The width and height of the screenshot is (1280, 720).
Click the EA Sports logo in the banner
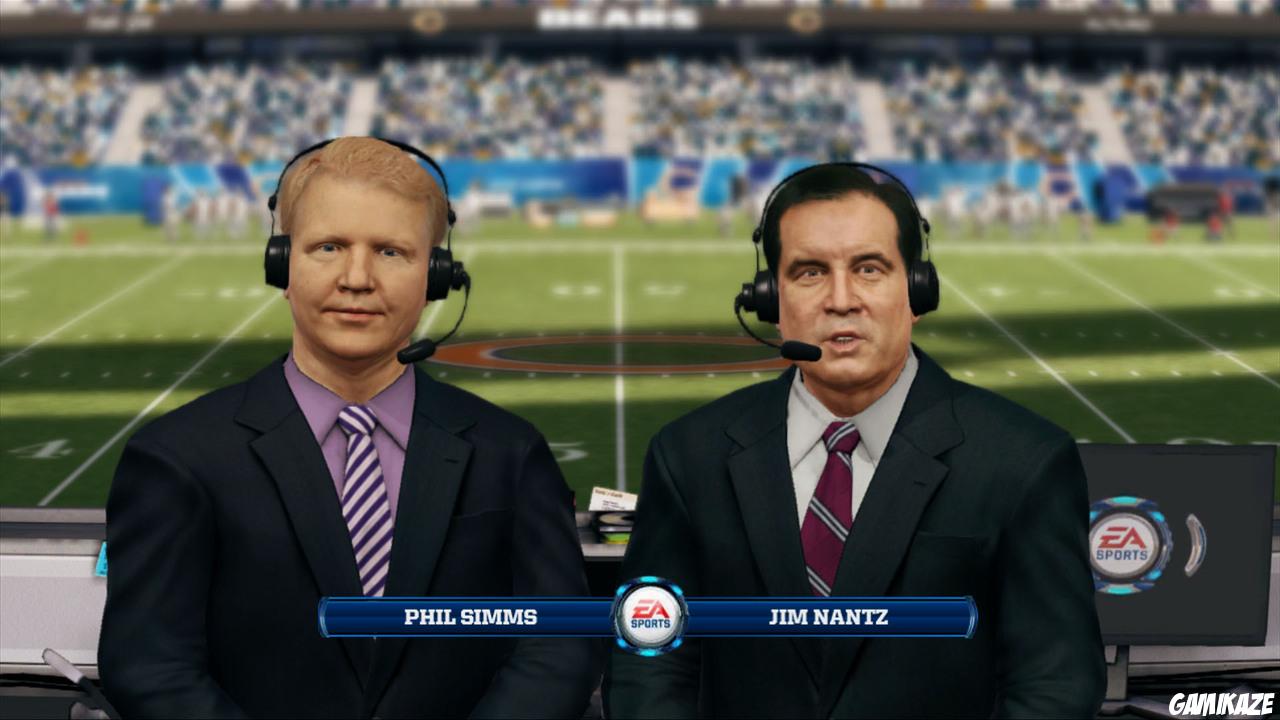coord(651,617)
